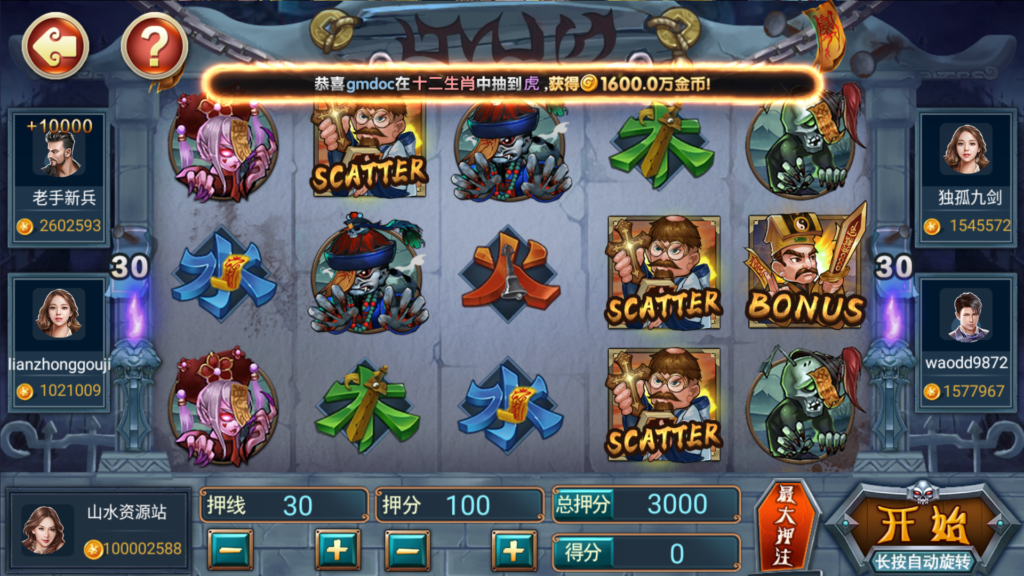Select player lianzhonggouji avatar
This screenshot has height=576, width=1024.
coord(58,314)
